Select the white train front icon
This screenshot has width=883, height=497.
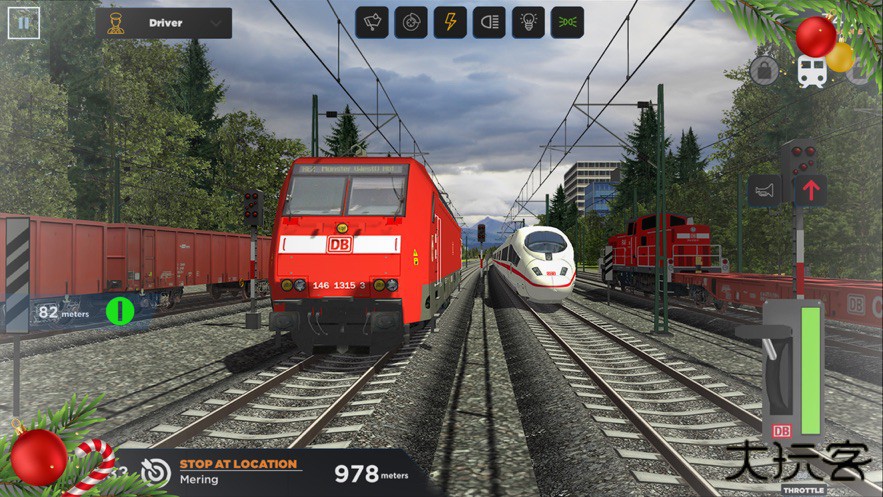[x=811, y=71]
